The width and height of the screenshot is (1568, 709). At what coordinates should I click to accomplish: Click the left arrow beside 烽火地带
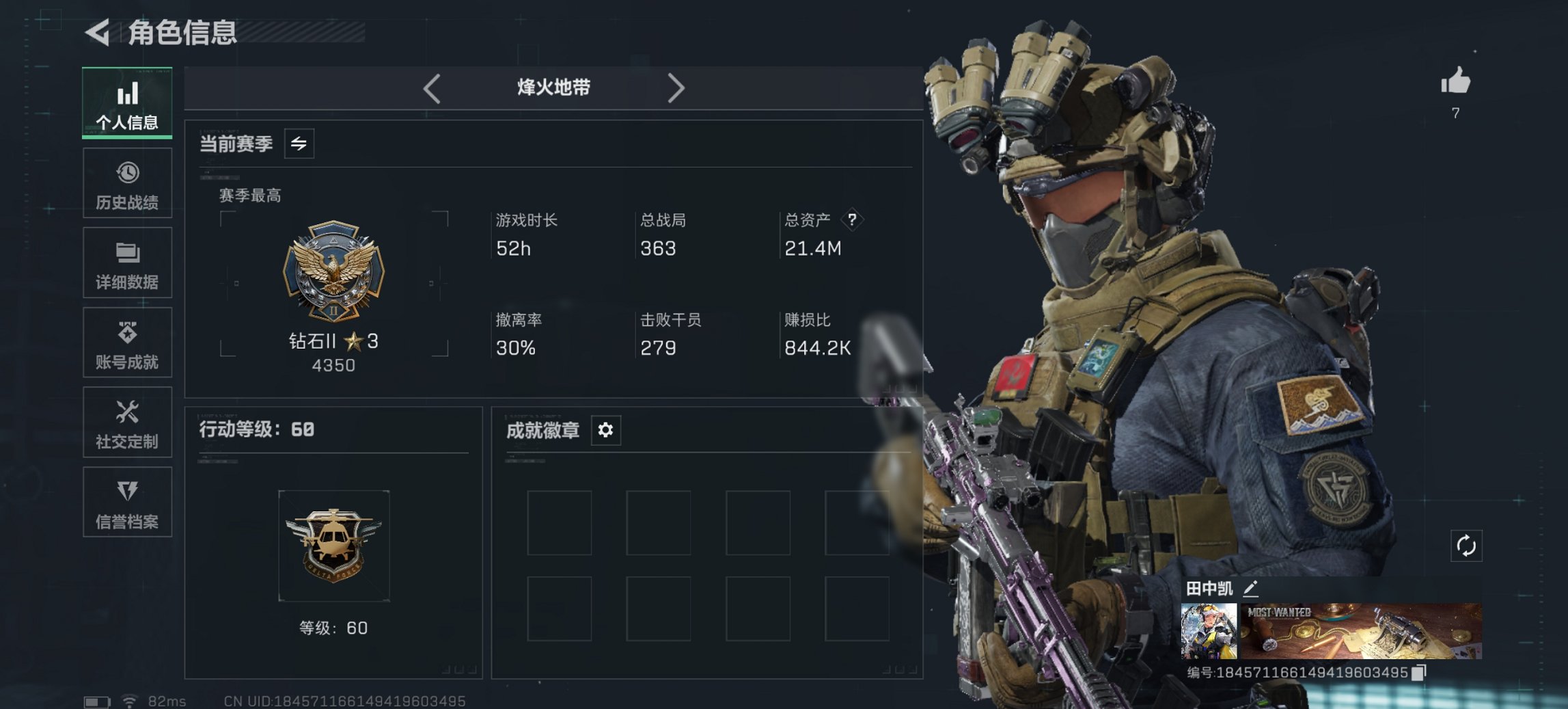pyautogui.click(x=430, y=88)
